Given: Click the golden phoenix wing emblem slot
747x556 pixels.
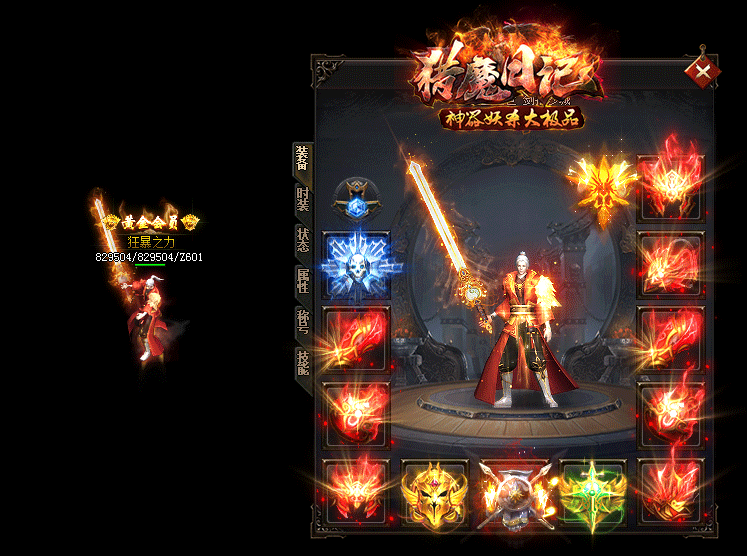Looking at the screenshot, I should click(602, 185).
